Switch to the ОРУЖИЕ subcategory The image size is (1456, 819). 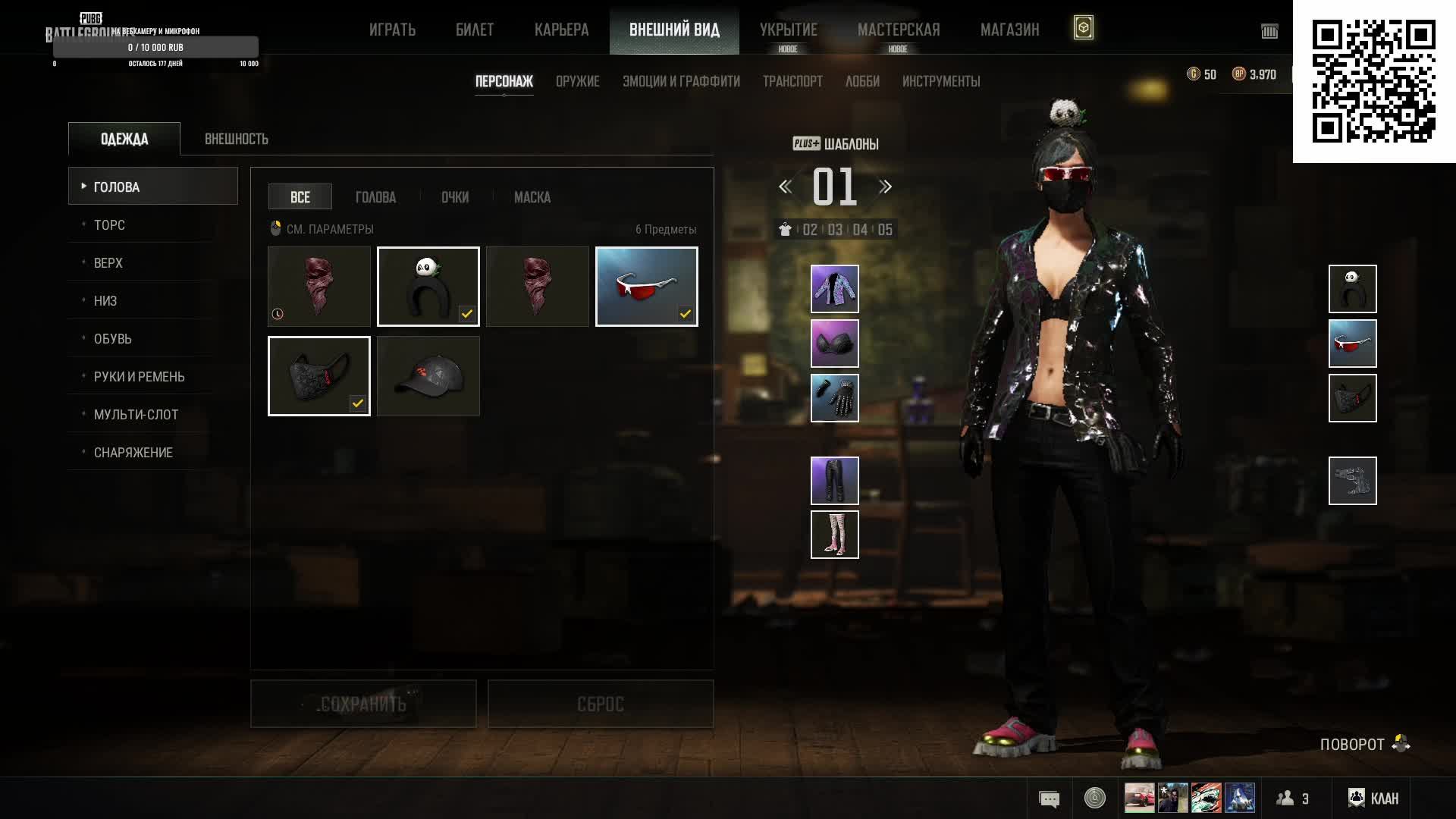pyautogui.click(x=577, y=81)
